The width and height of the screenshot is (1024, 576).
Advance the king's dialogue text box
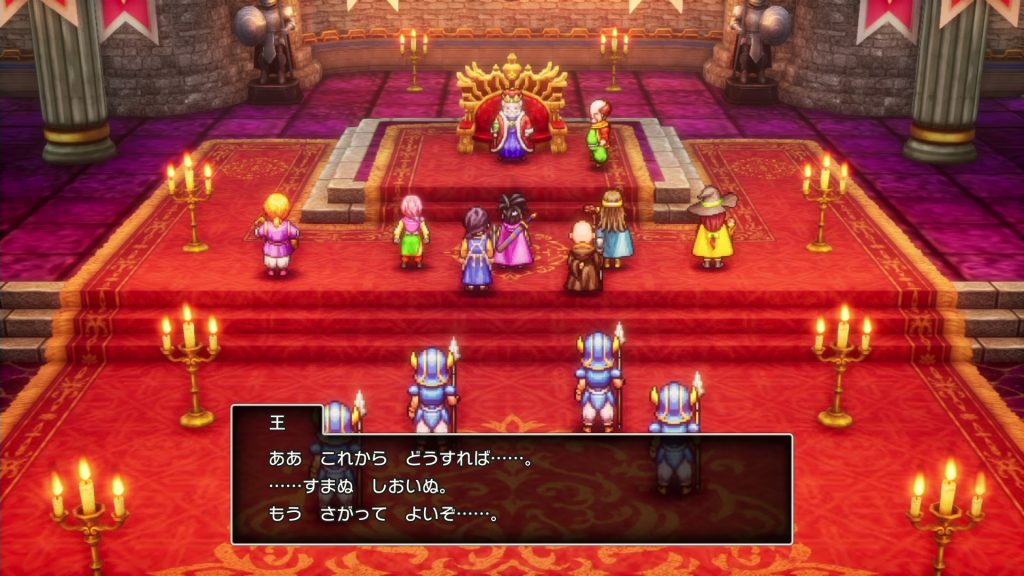pyautogui.click(x=511, y=488)
